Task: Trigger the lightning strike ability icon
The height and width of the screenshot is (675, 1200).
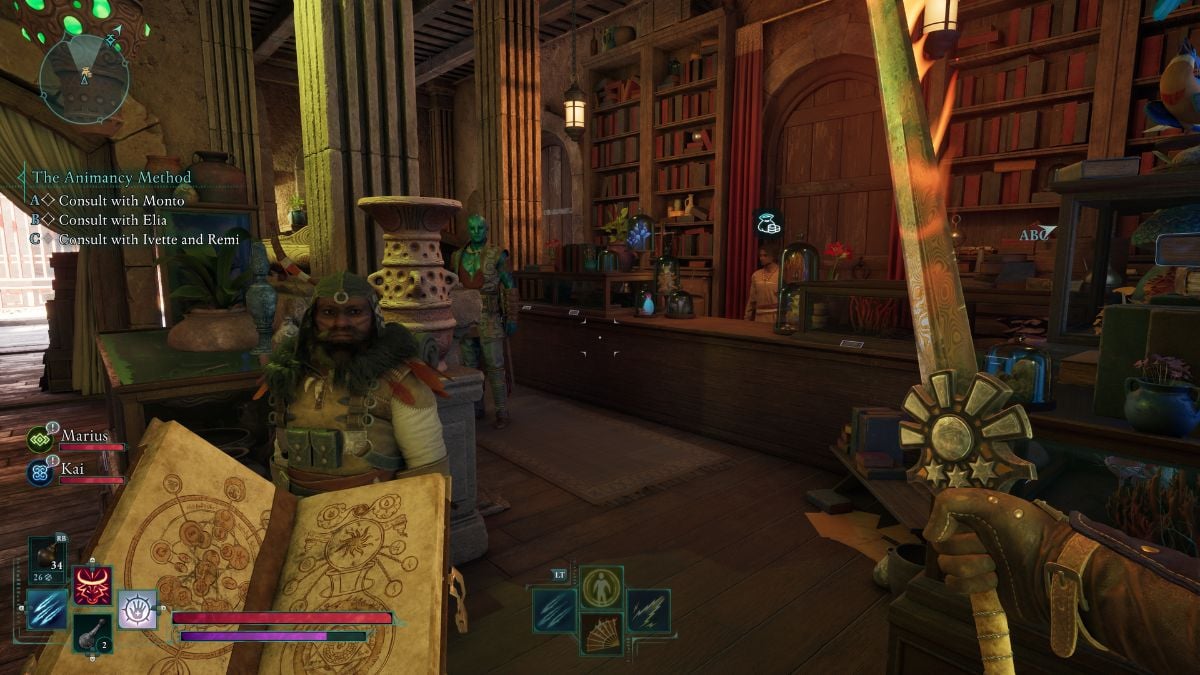Action: pyautogui.click(x=648, y=610)
